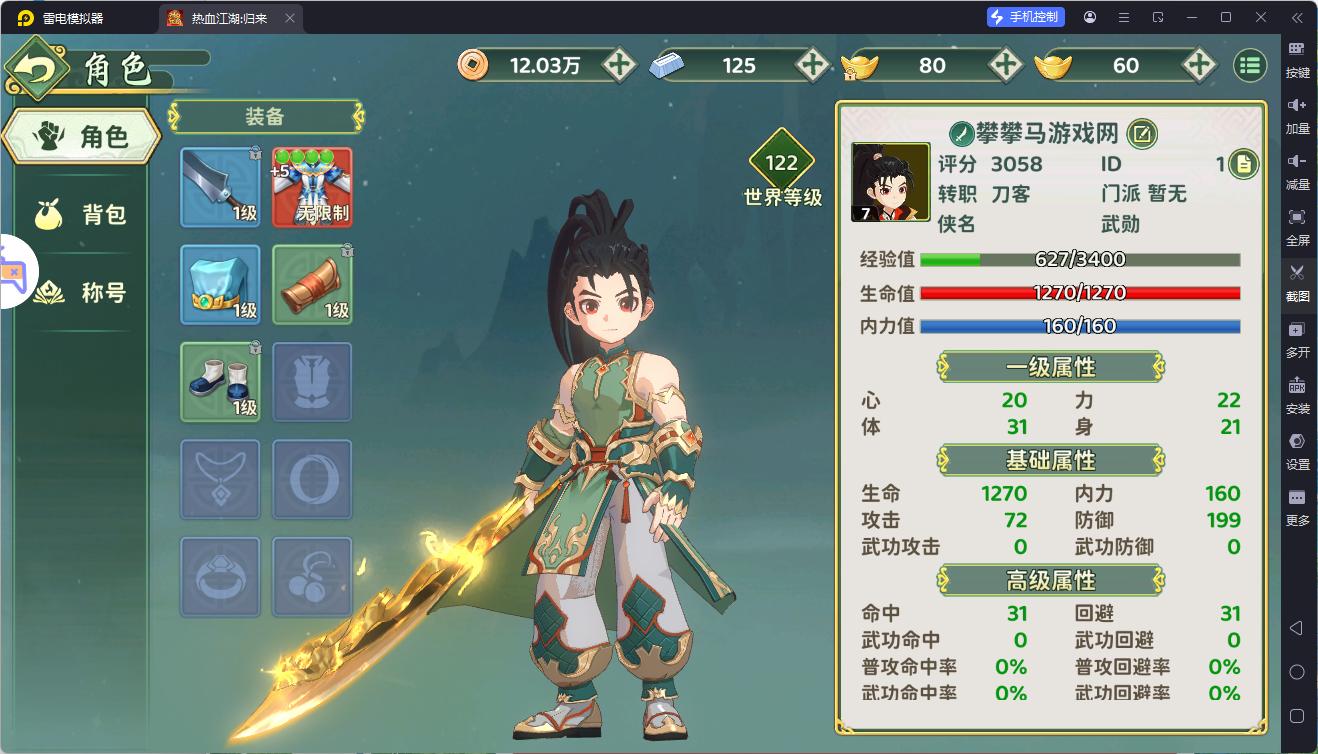
Task: Add more copper coins with plus button
Action: [x=619, y=65]
